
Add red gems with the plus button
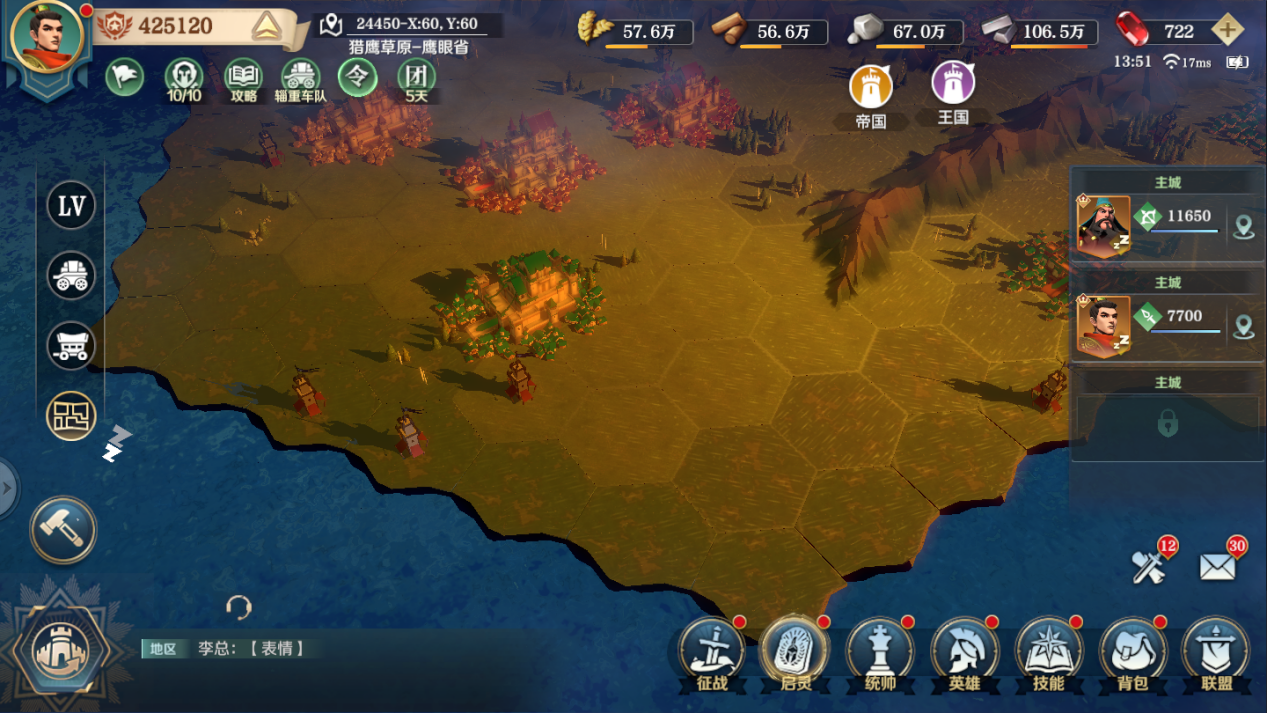tap(1227, 31)
